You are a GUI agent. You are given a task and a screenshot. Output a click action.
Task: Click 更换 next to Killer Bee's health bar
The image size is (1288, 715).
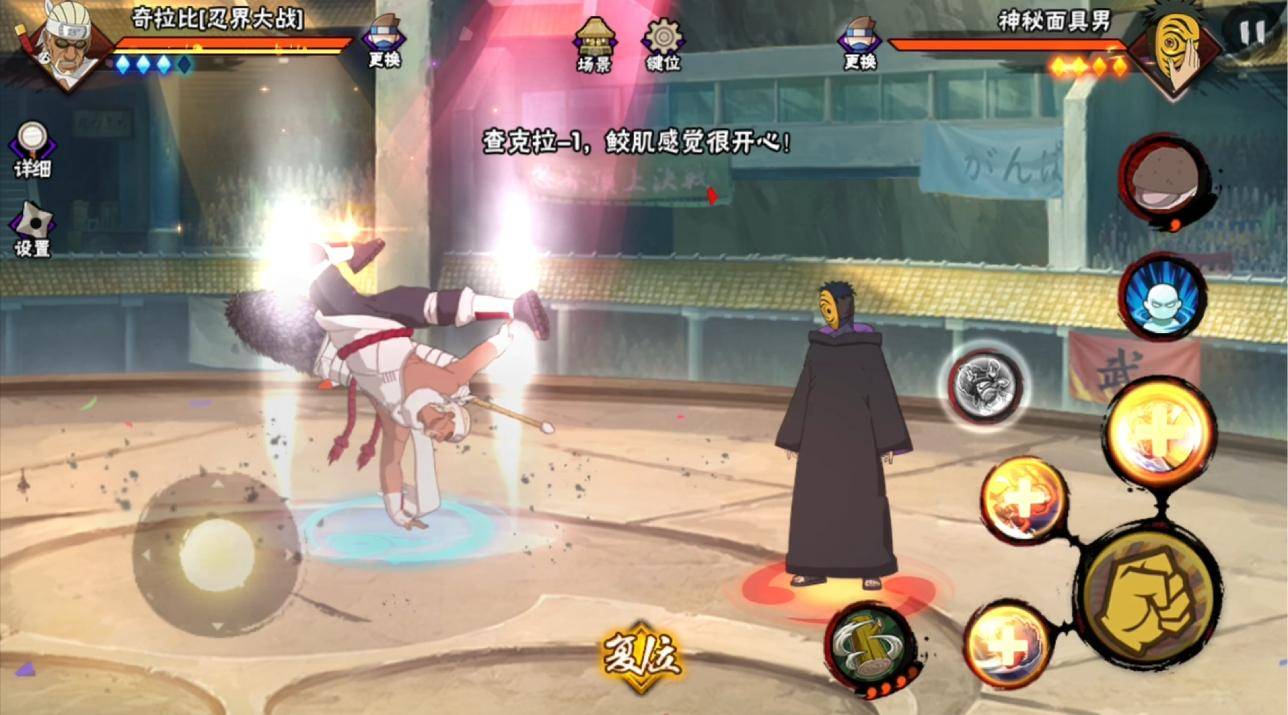[x=384, y=42]
